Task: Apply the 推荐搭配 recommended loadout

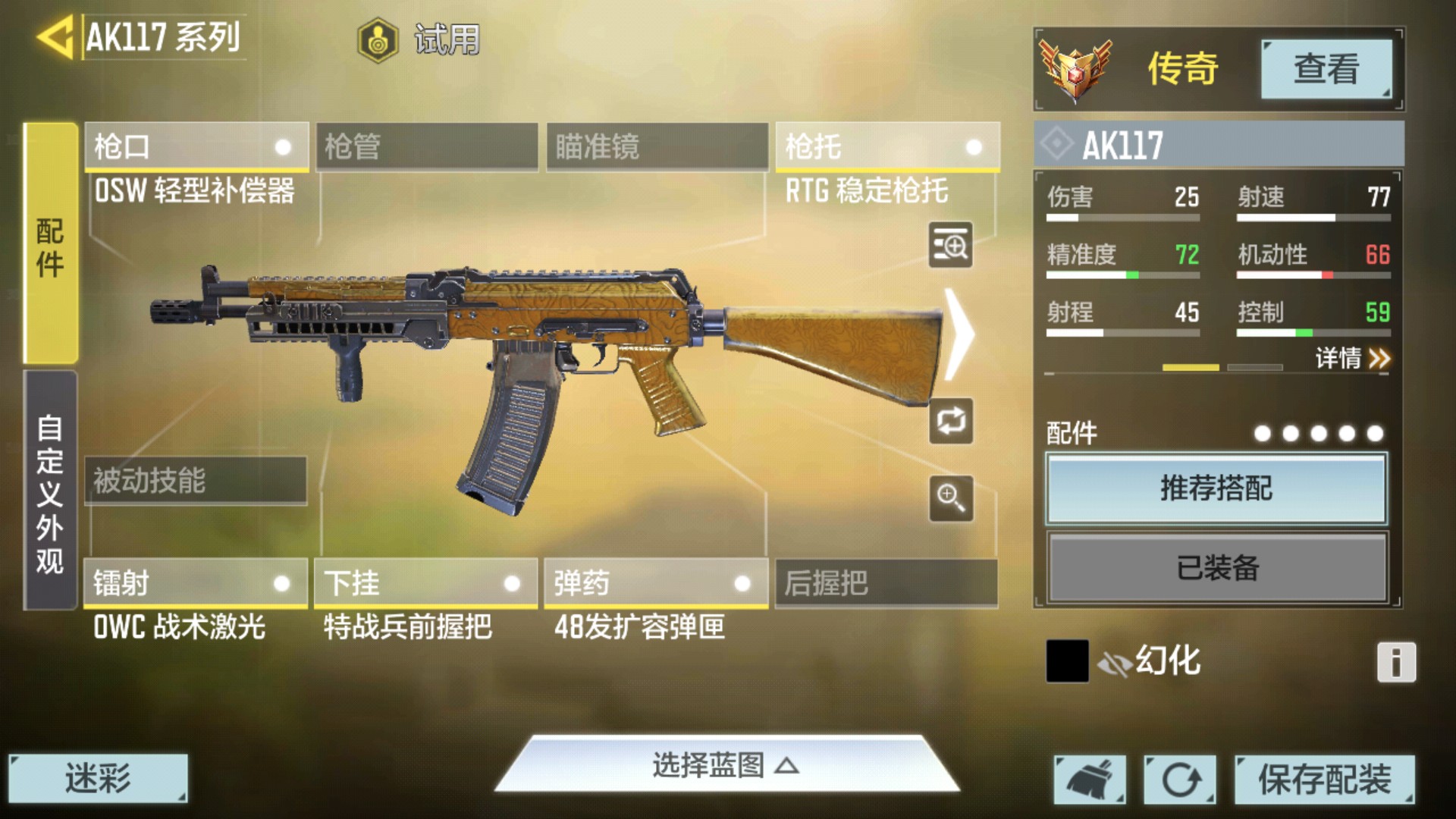Action: pos(1216,488)
